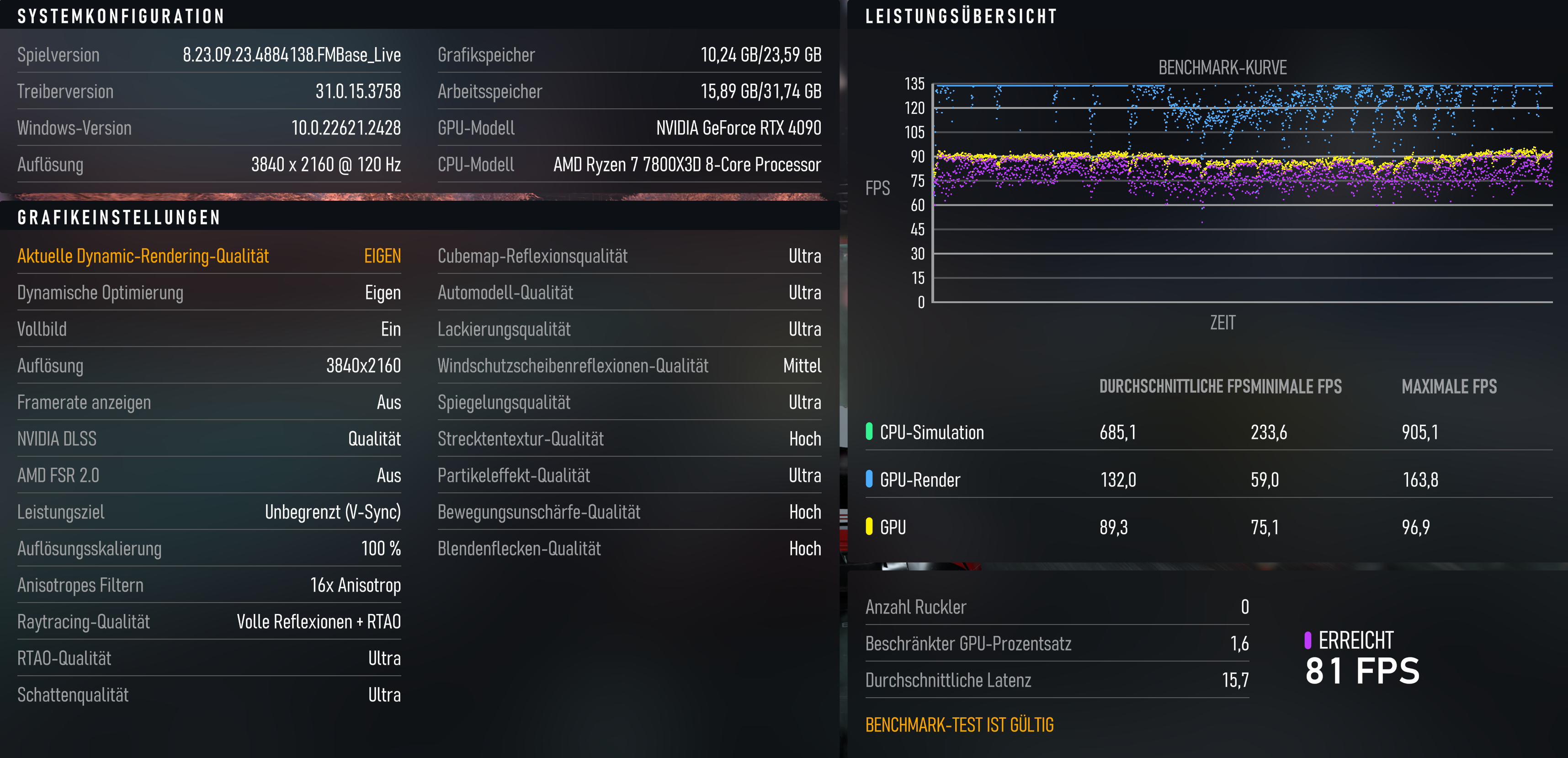Click the blue GPU-Render legend indicator
This screenshot has height=758, width=1568.
pos(869,480)
